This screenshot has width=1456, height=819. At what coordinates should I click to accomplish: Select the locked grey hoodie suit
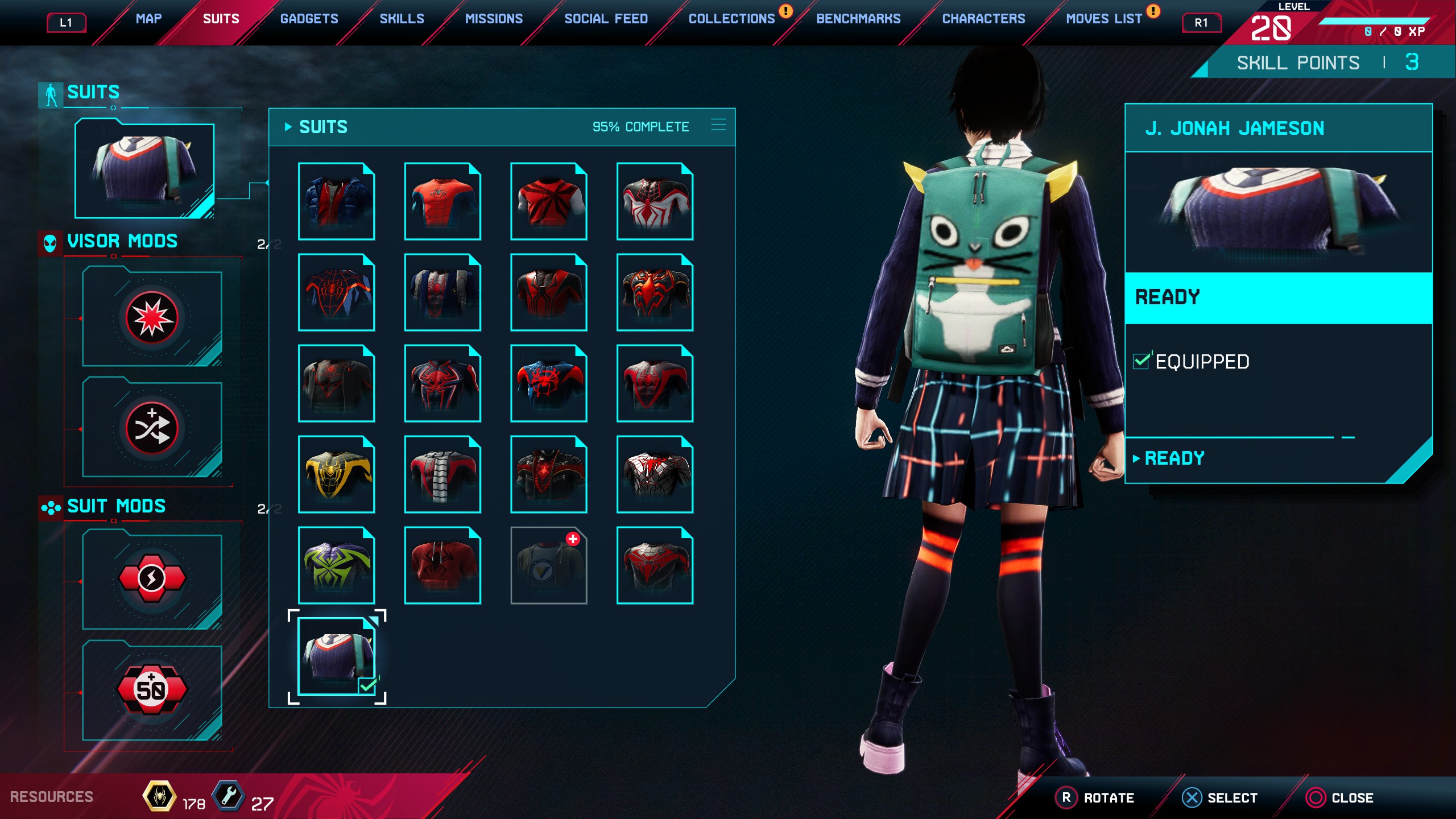(549, 565)
